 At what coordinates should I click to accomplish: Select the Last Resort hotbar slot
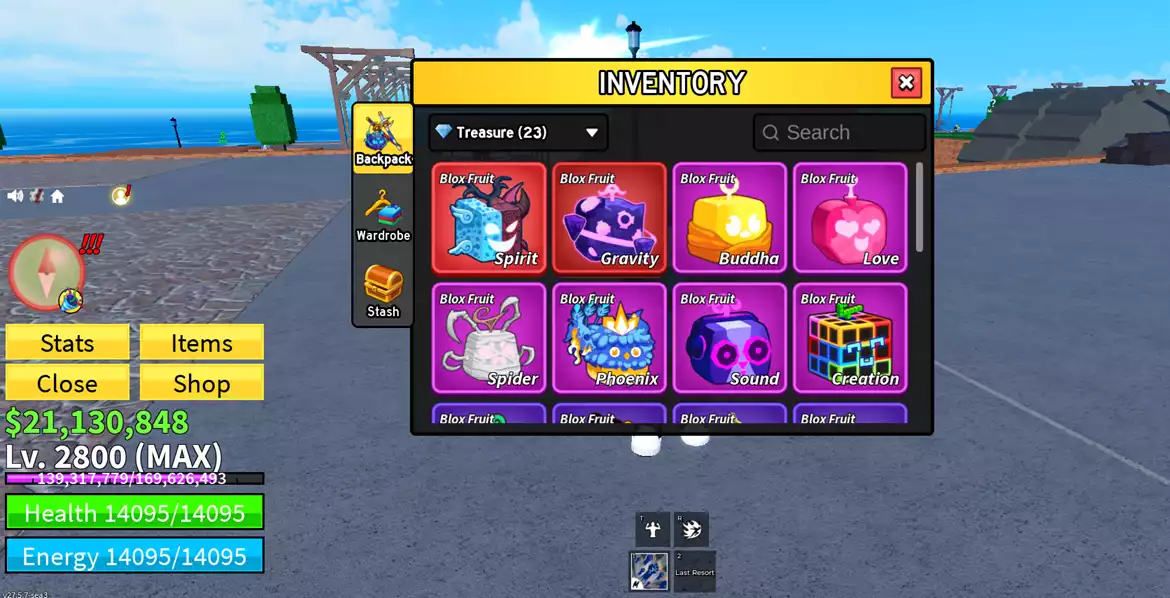(x=694, y=571)
